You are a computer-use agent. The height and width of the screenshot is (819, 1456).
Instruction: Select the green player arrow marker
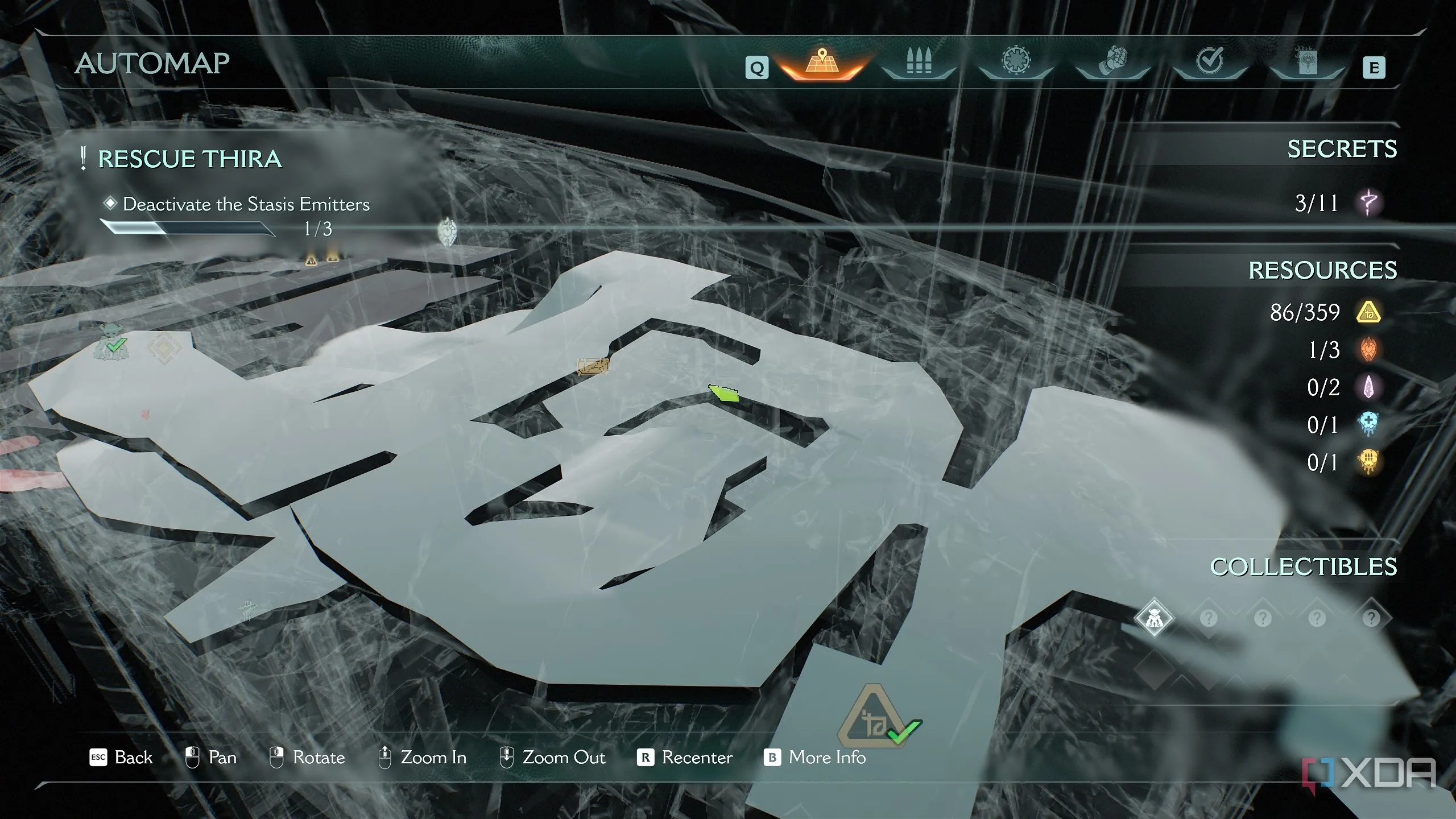point(724,393)
